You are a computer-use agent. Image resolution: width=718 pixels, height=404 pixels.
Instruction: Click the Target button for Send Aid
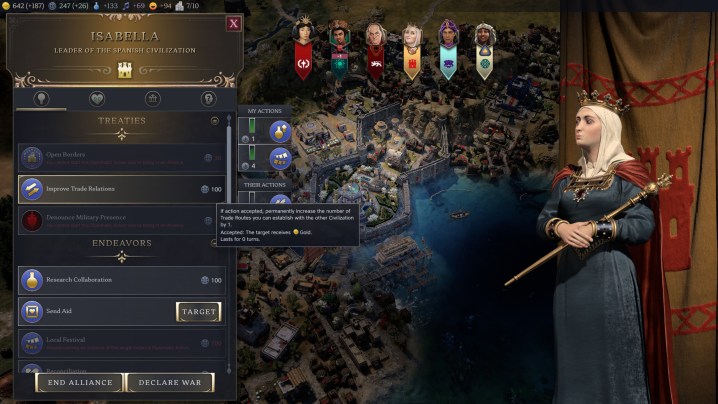(198, 312)
